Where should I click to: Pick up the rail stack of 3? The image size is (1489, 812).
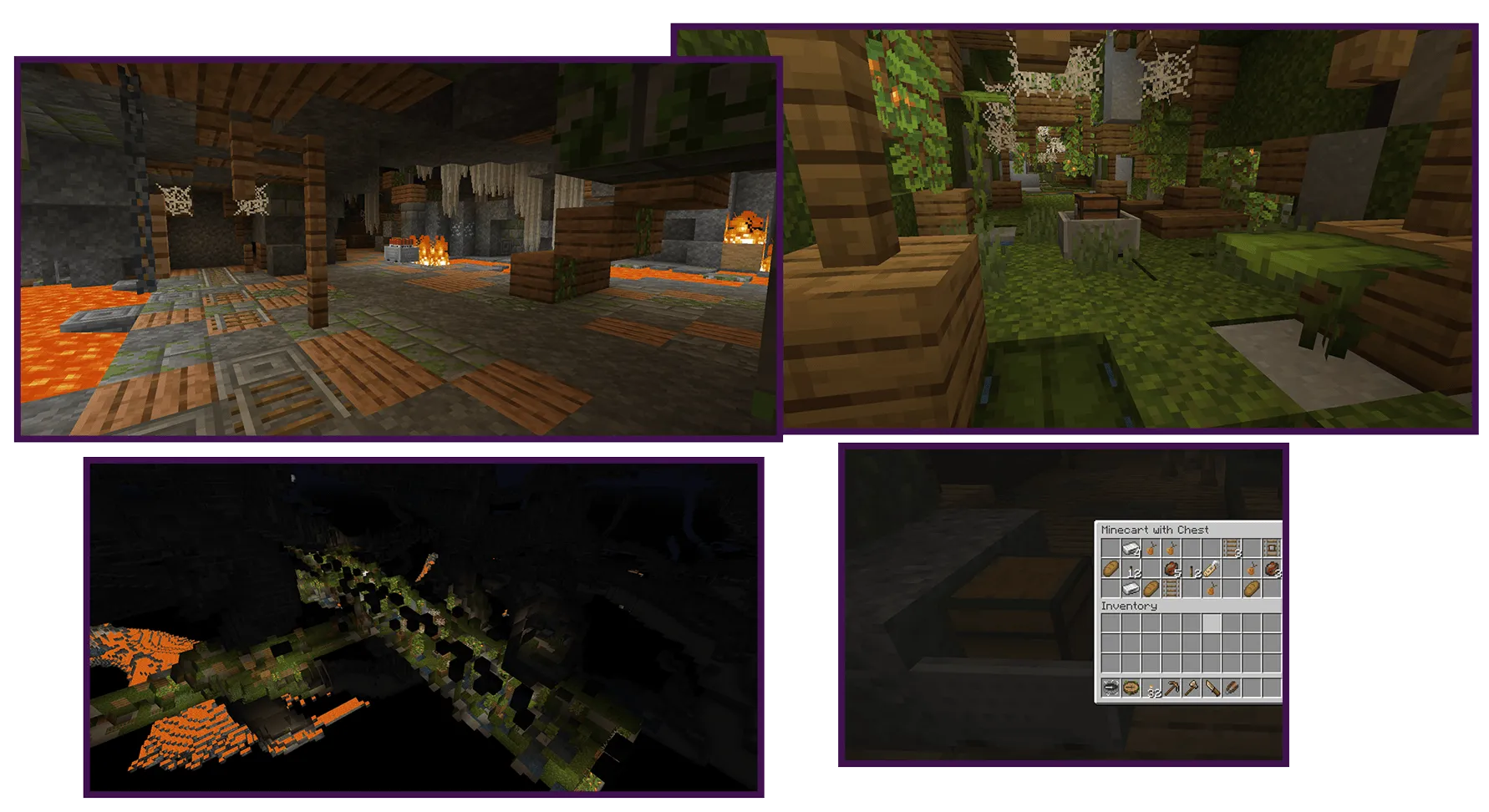(x=1232, y=547)
